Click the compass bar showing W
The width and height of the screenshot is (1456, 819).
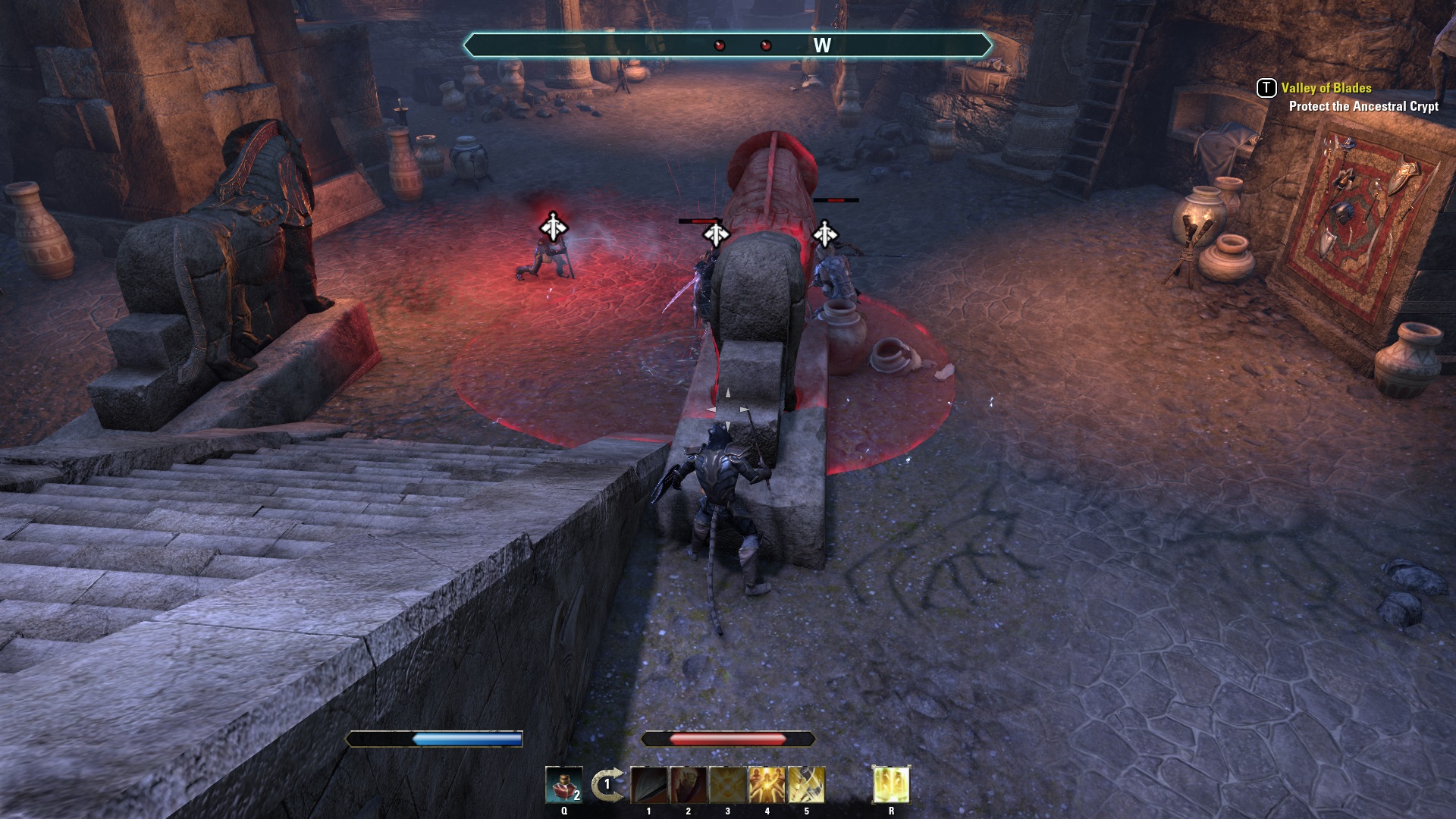[x=728, y=45]
